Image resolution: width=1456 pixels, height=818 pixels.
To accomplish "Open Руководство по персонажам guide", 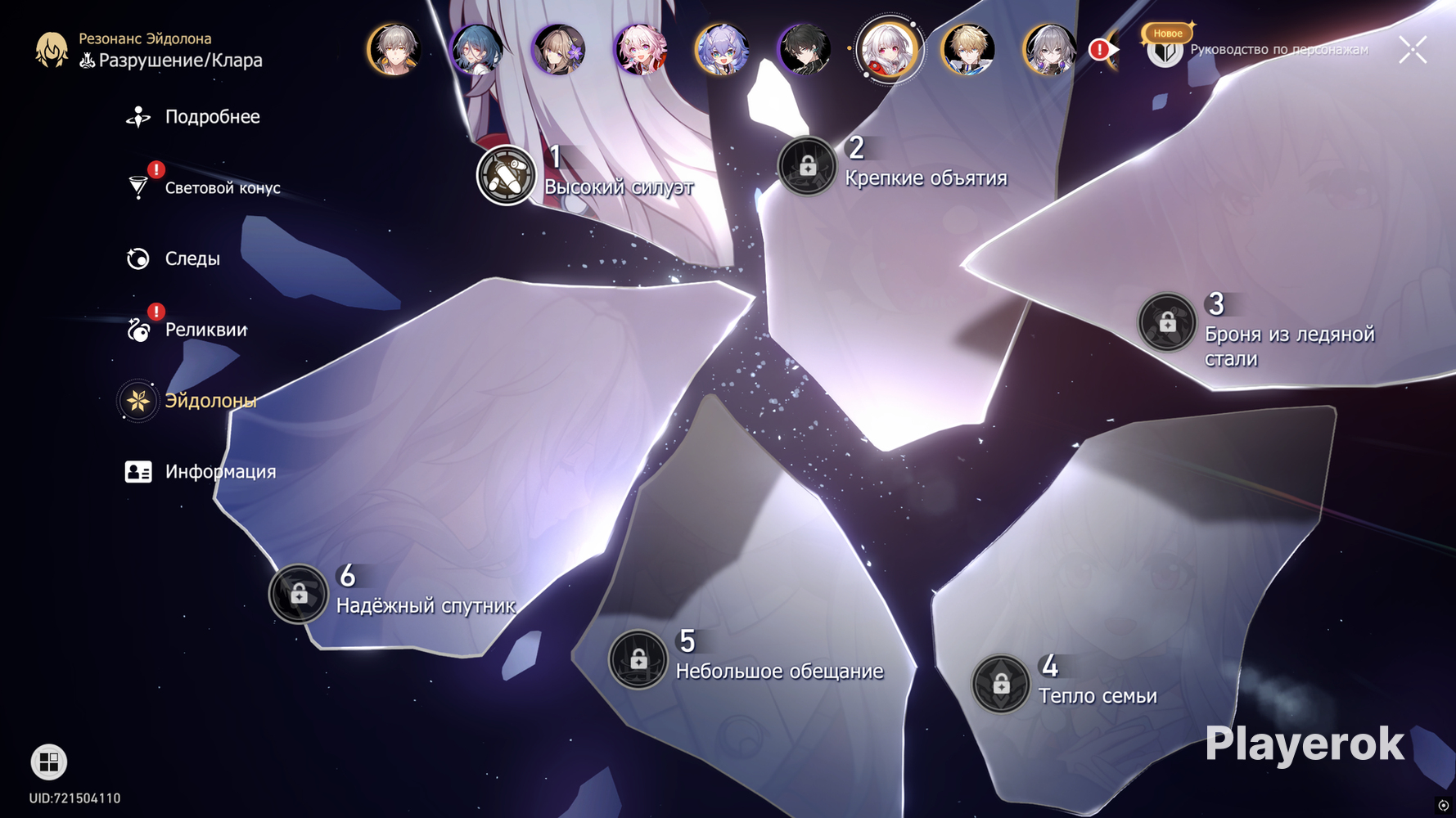I will 1165,50.
